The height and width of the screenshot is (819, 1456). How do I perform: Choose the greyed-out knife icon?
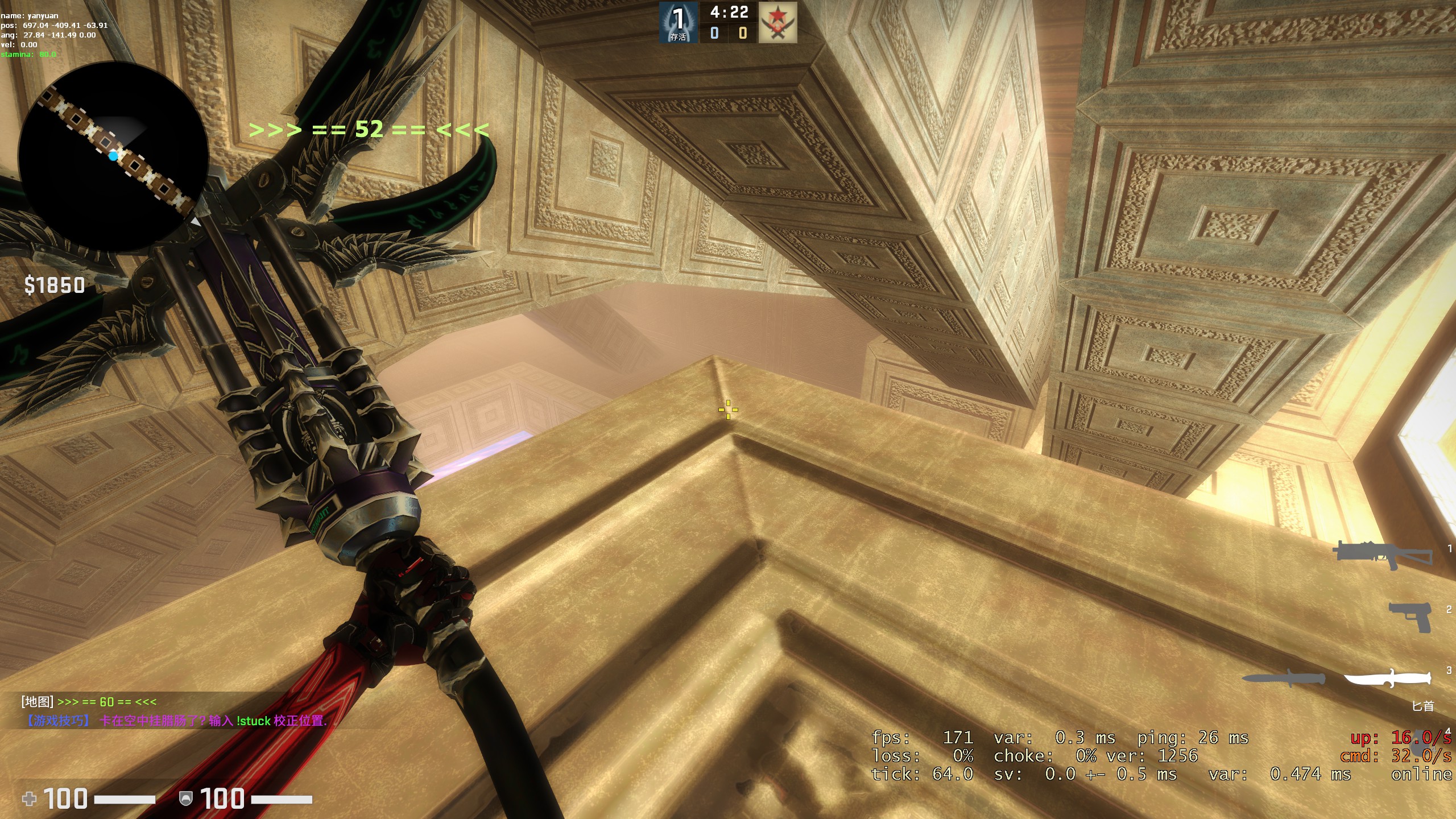pyautogui.click(x=1283, y=679)
